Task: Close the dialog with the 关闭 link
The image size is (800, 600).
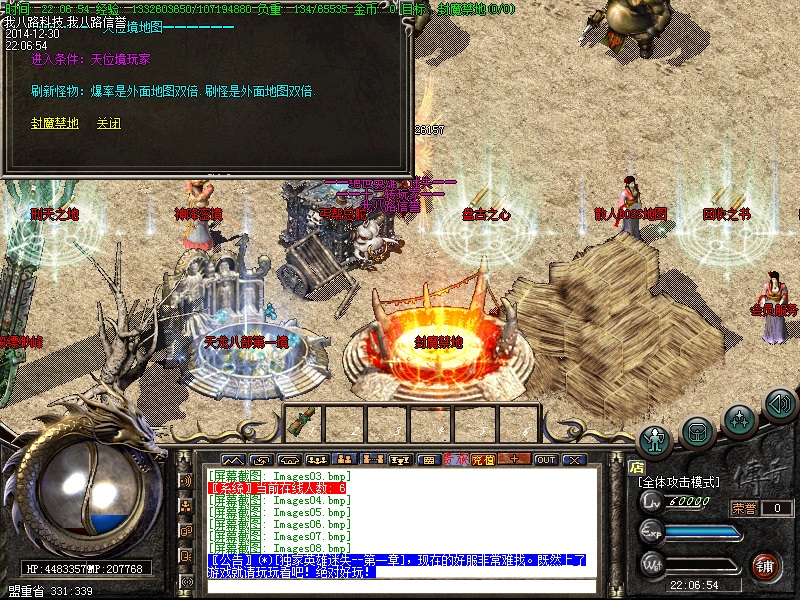Action: click(x=108, y=124)
